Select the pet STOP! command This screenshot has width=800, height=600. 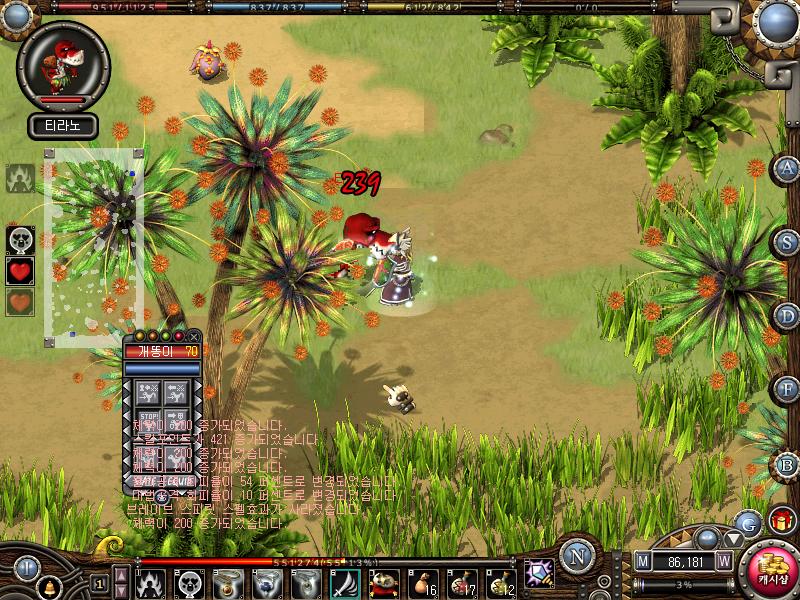point(149,416)
